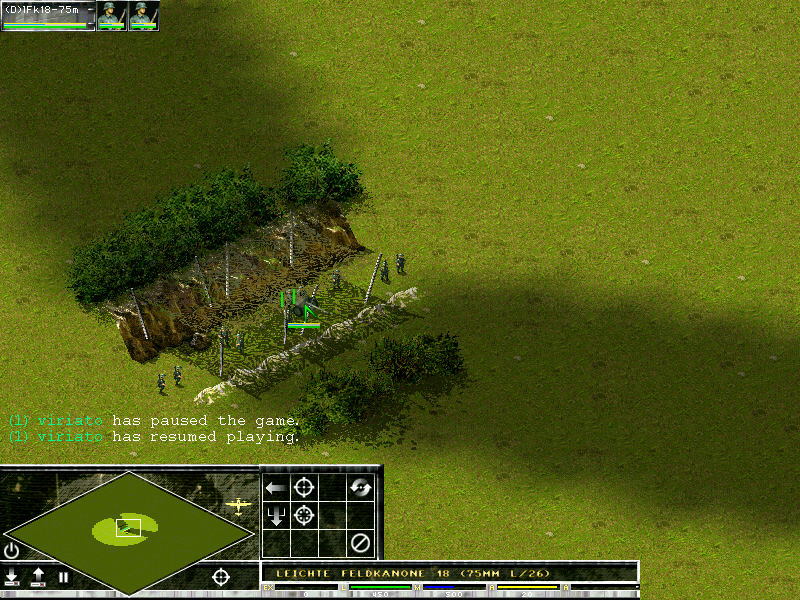
Task: Activate the circular arrows rotate command
Action: (360, 488)
